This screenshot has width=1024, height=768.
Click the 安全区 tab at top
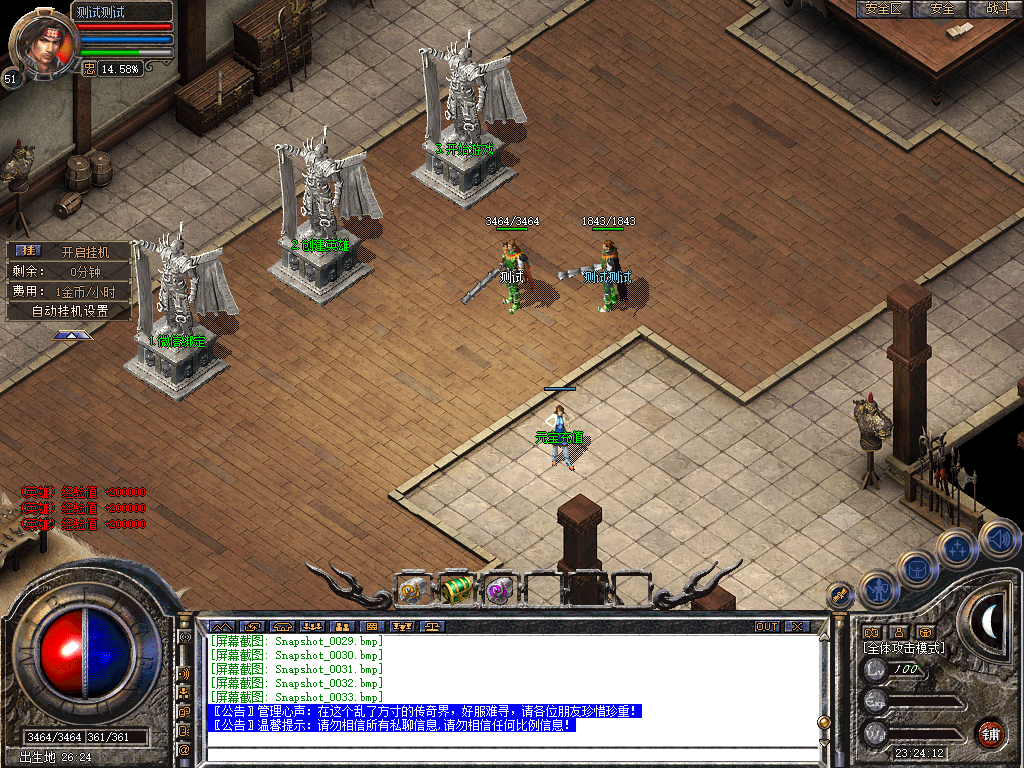click(883, 9)
